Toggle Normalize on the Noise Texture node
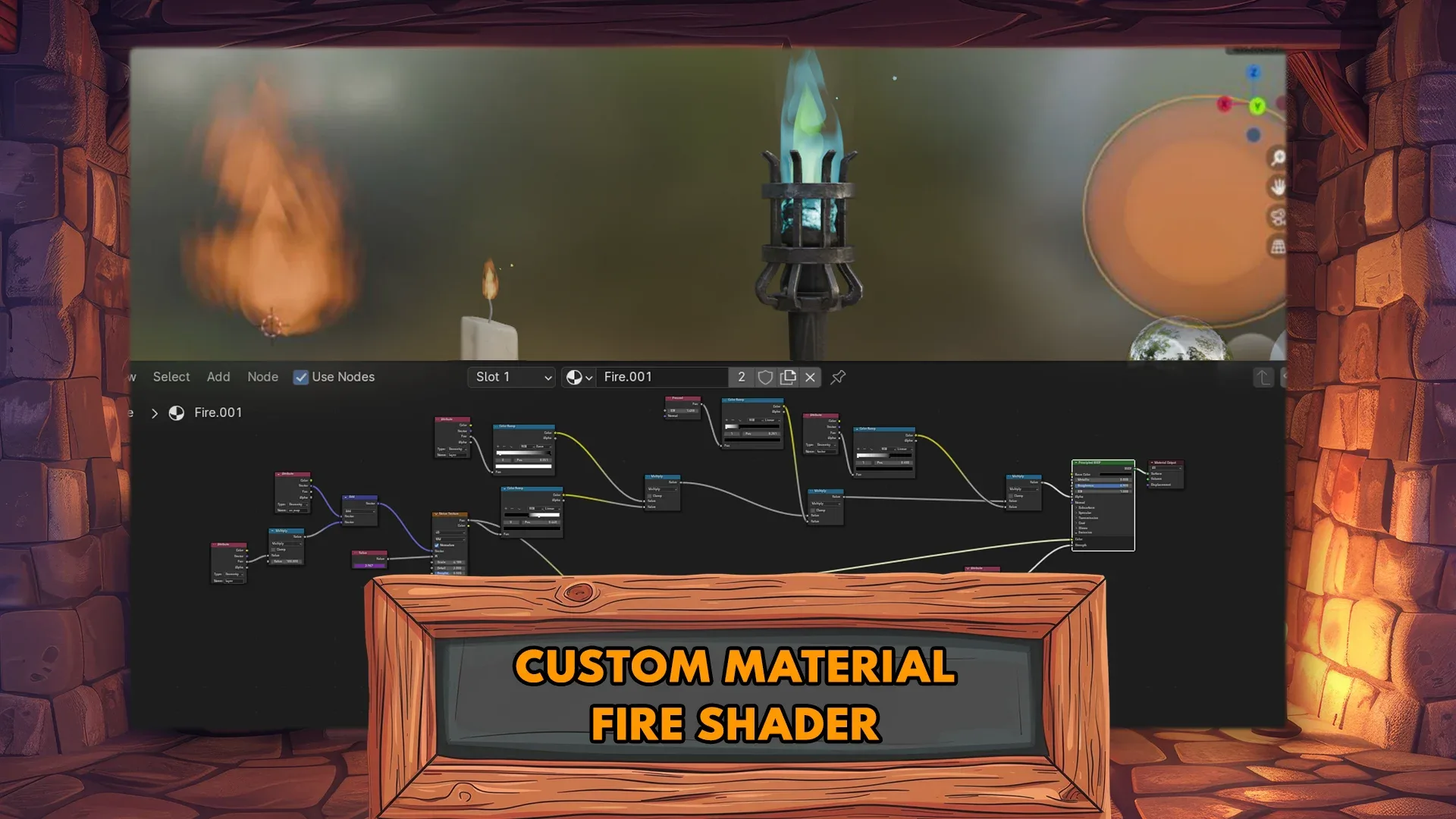 click(437, 545)
